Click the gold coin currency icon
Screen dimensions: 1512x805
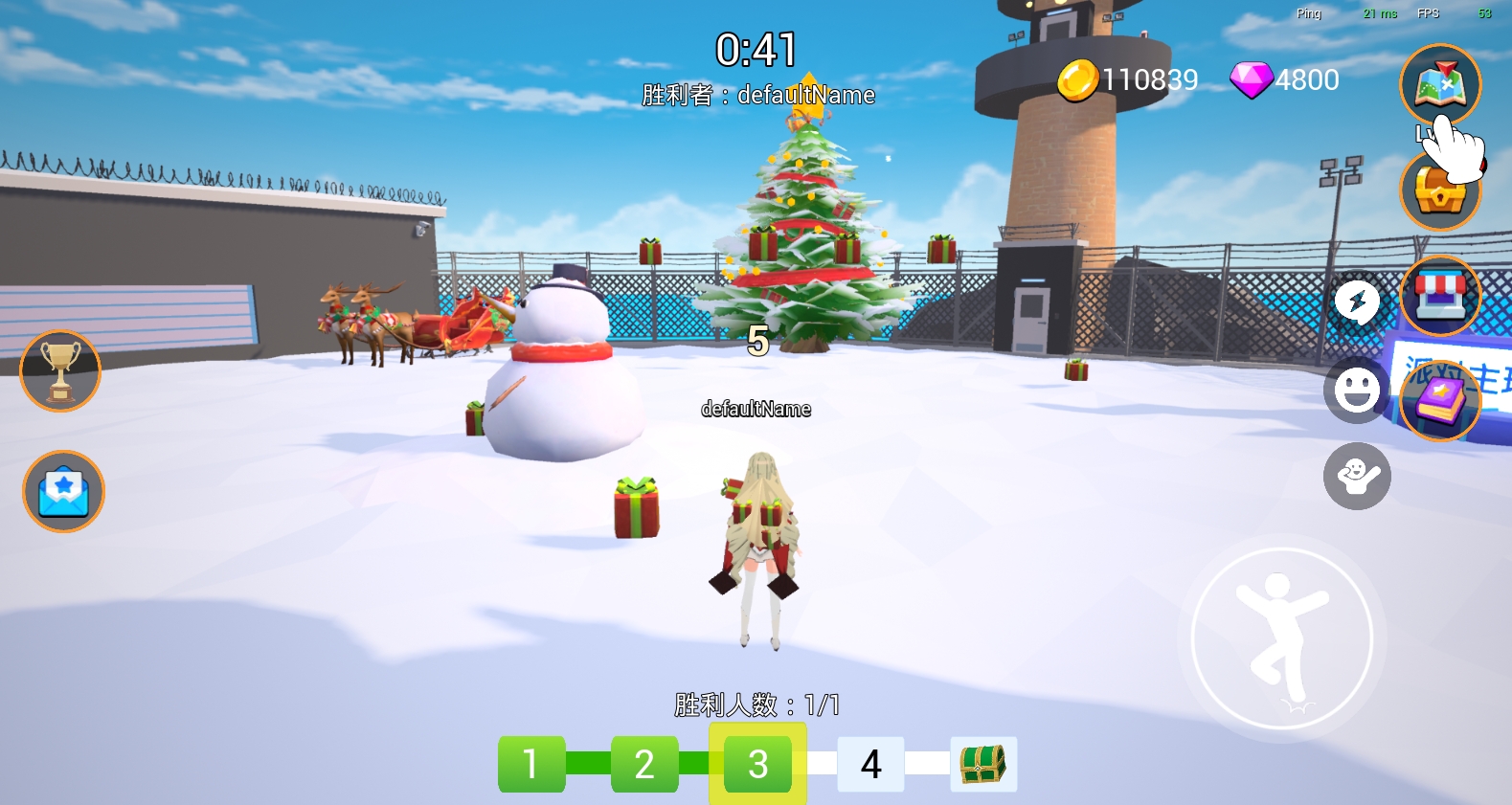click(x=1077, y=80)
